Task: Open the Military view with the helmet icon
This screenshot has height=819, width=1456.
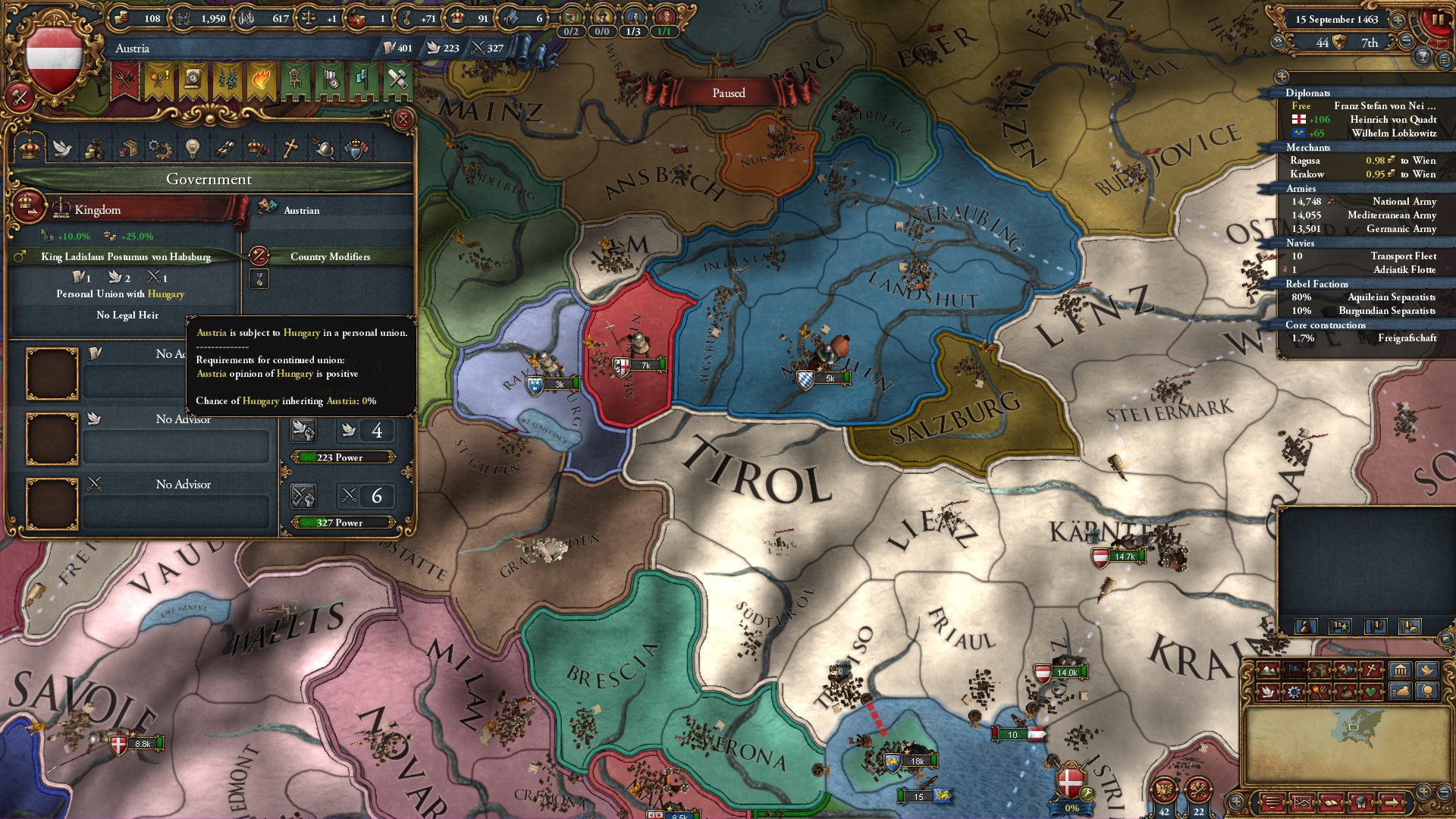Action: [x=323, y=148]
